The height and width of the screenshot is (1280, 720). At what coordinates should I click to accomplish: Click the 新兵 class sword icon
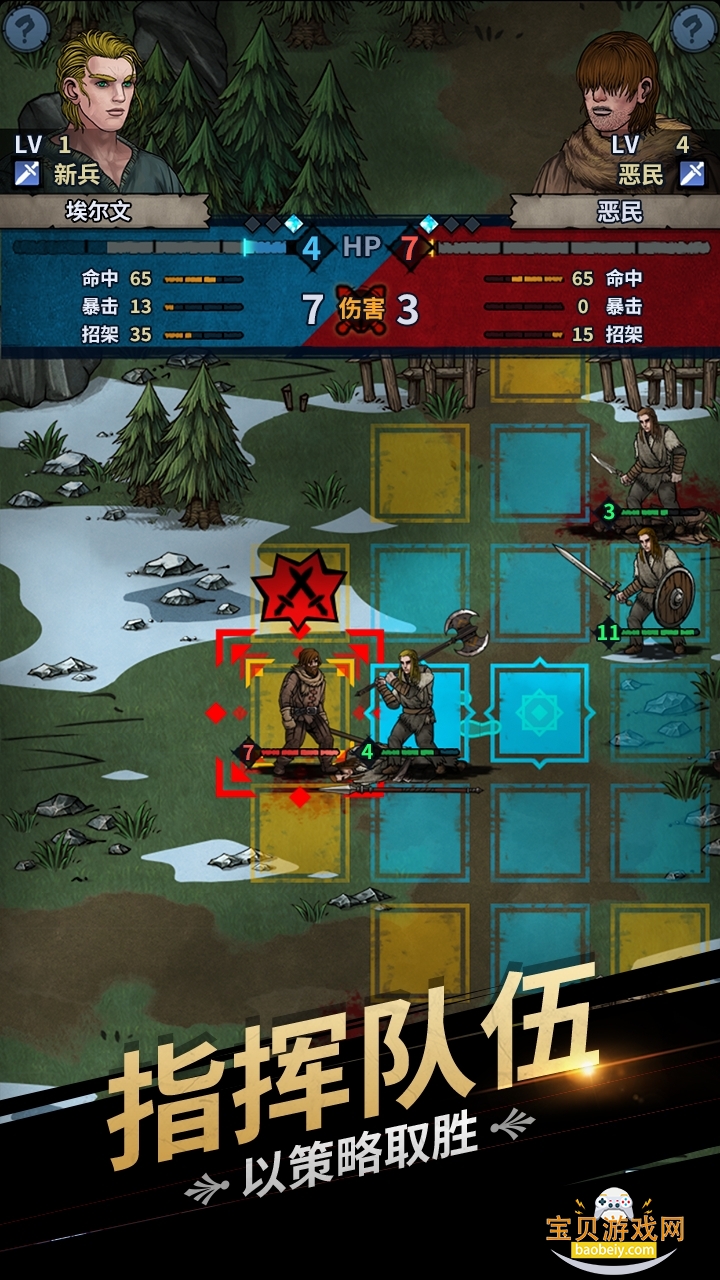click(27, 174)
